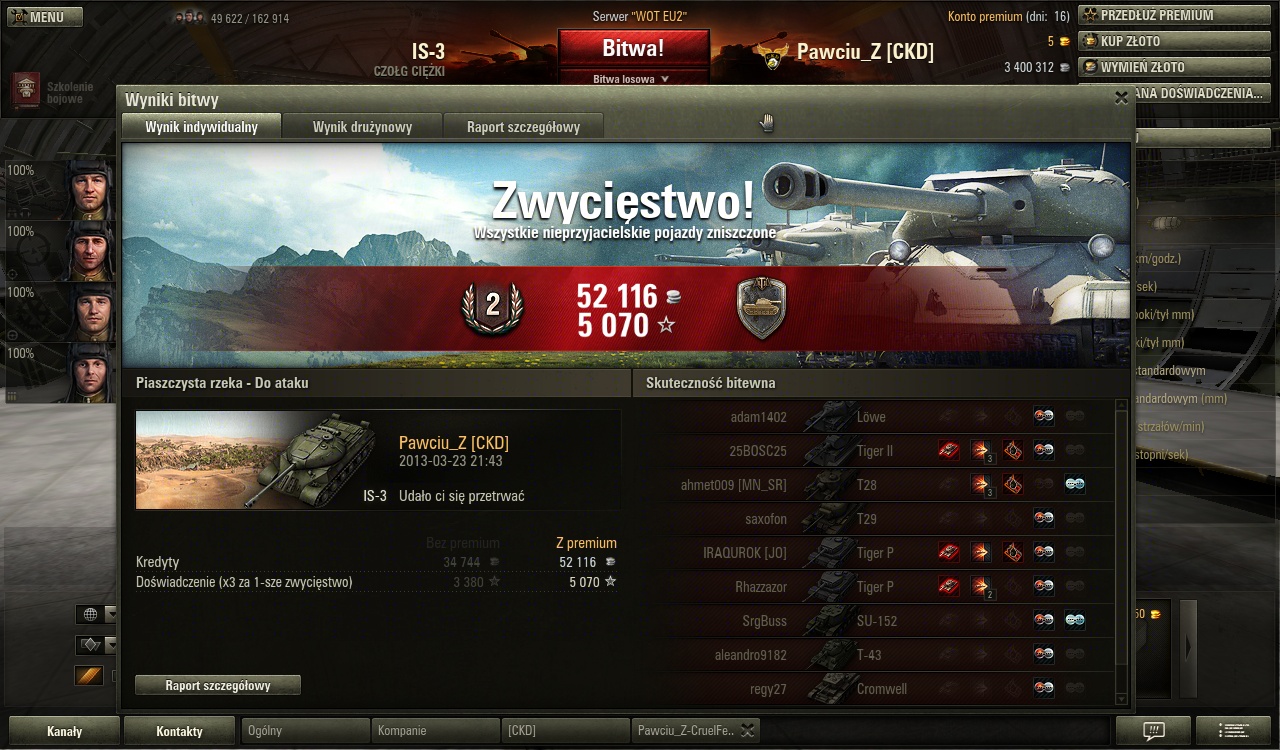Open the Kontakty contacts list
The width and height of the screenshot is (1280, 750).
tap(179, 731)
